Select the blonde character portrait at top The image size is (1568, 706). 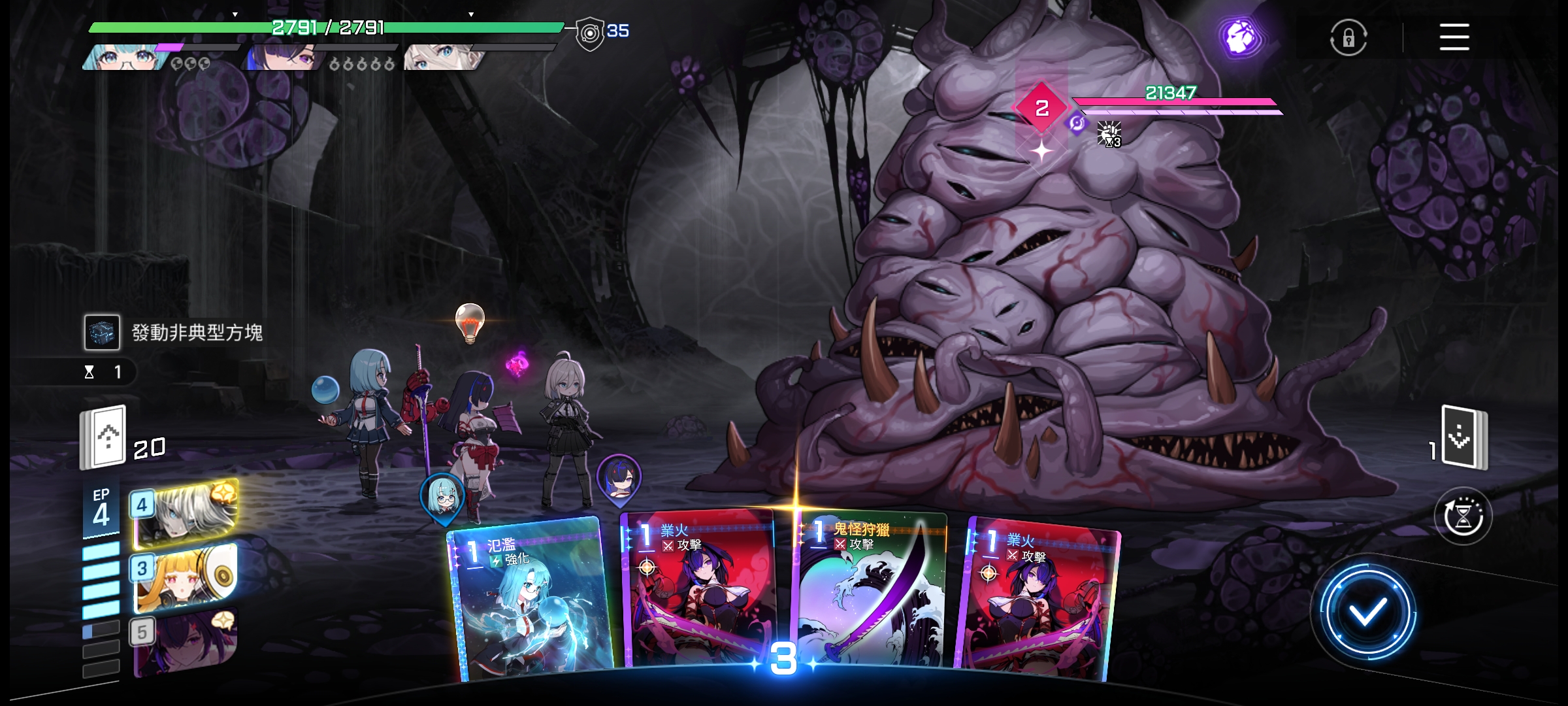pos(441,58)
